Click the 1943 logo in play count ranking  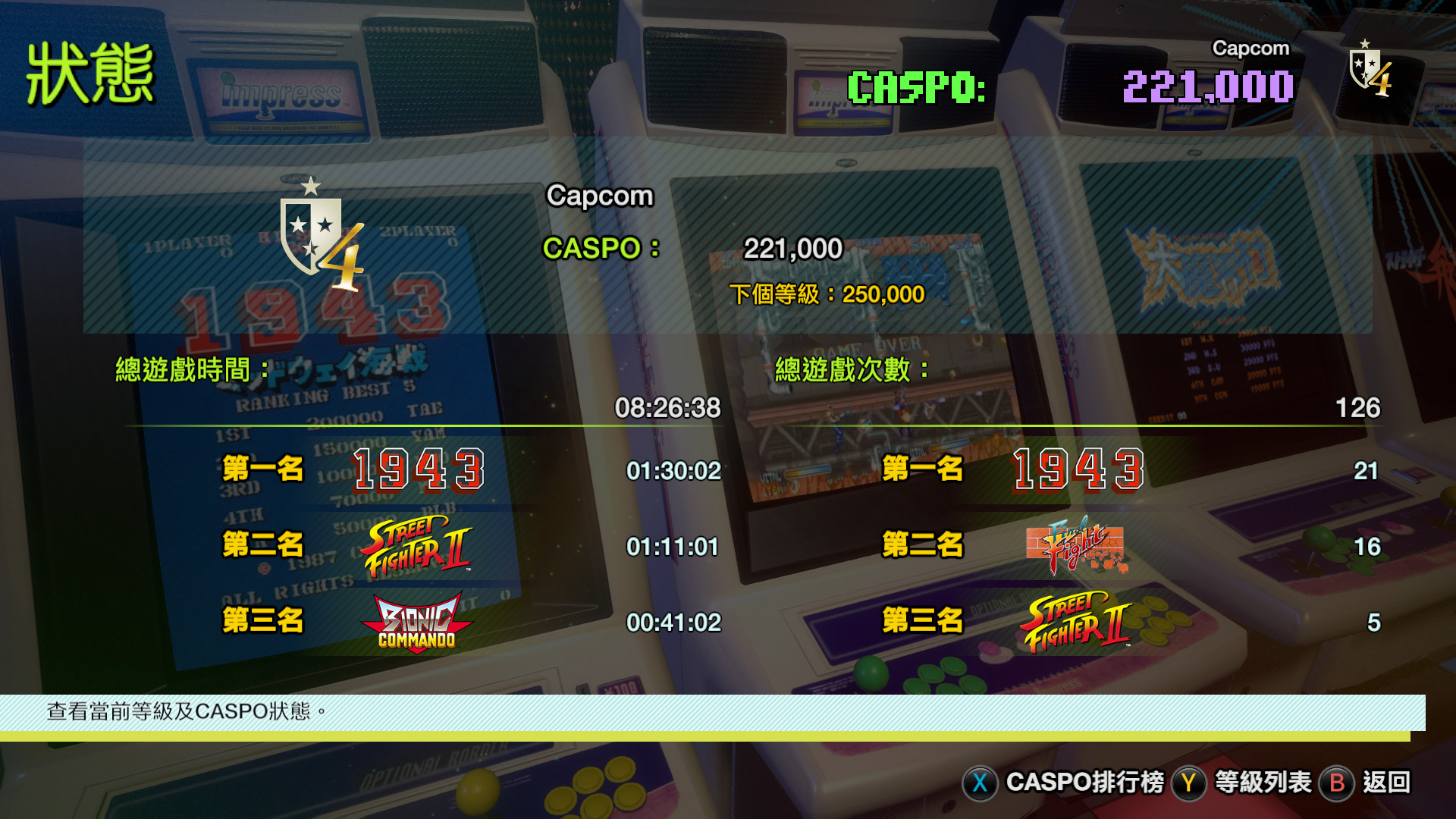pos(1078,470)
